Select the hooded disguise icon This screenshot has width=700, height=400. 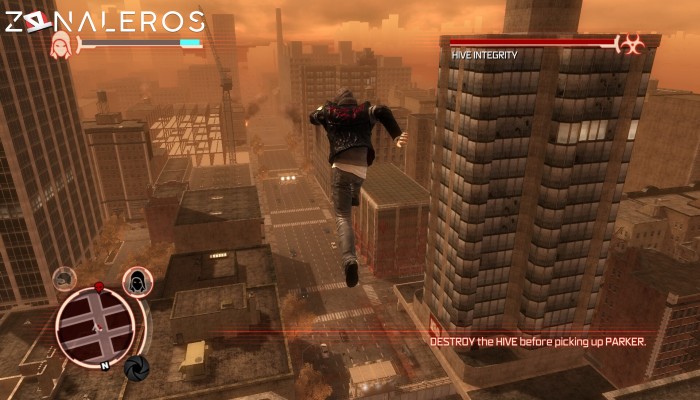[x=137, y=283]
